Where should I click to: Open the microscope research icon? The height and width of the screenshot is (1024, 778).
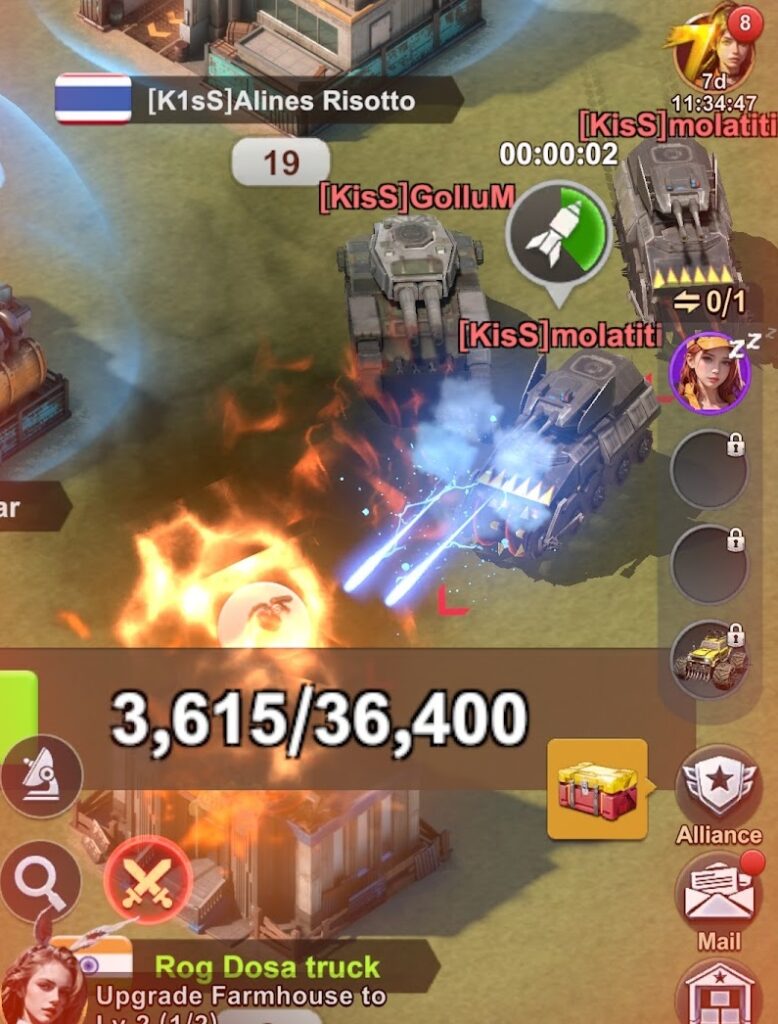(x=41, y=776)
